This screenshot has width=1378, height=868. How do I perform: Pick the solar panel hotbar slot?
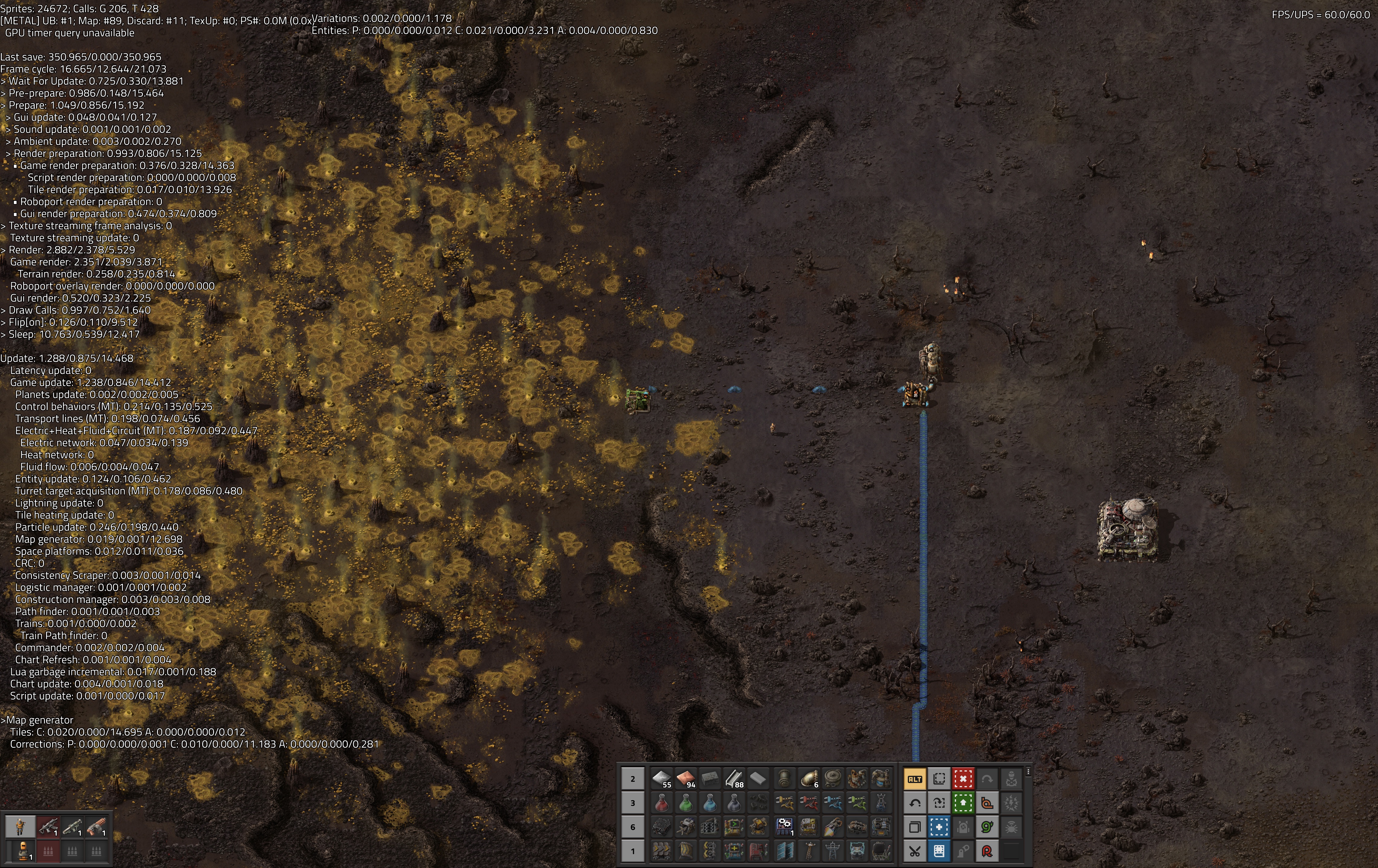(x=785, y=851)
